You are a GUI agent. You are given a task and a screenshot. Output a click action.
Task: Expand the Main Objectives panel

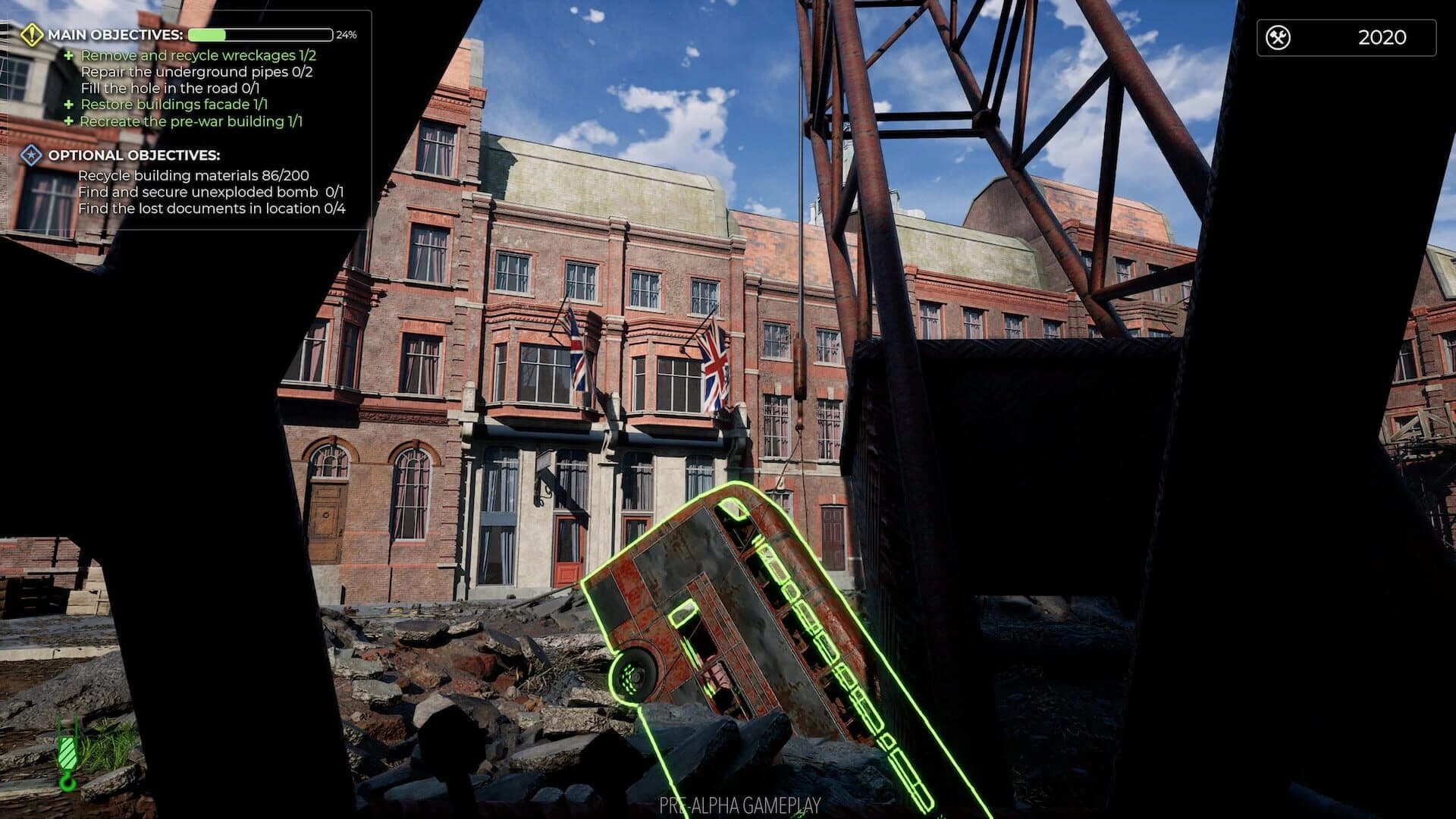(114, 34)
